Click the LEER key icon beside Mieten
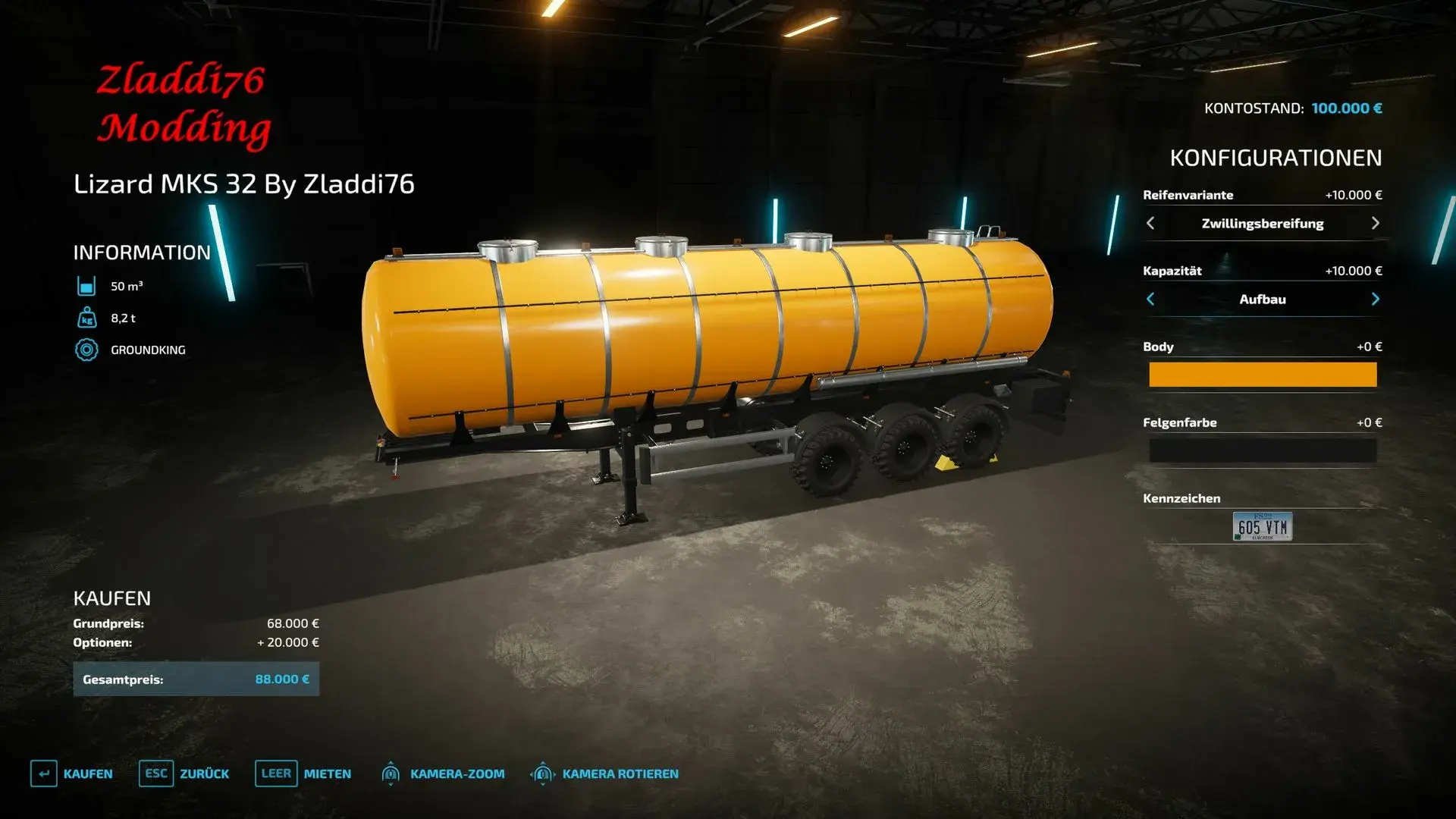The height and width of the screenshot is (819, 1456). tap(276, 774)
